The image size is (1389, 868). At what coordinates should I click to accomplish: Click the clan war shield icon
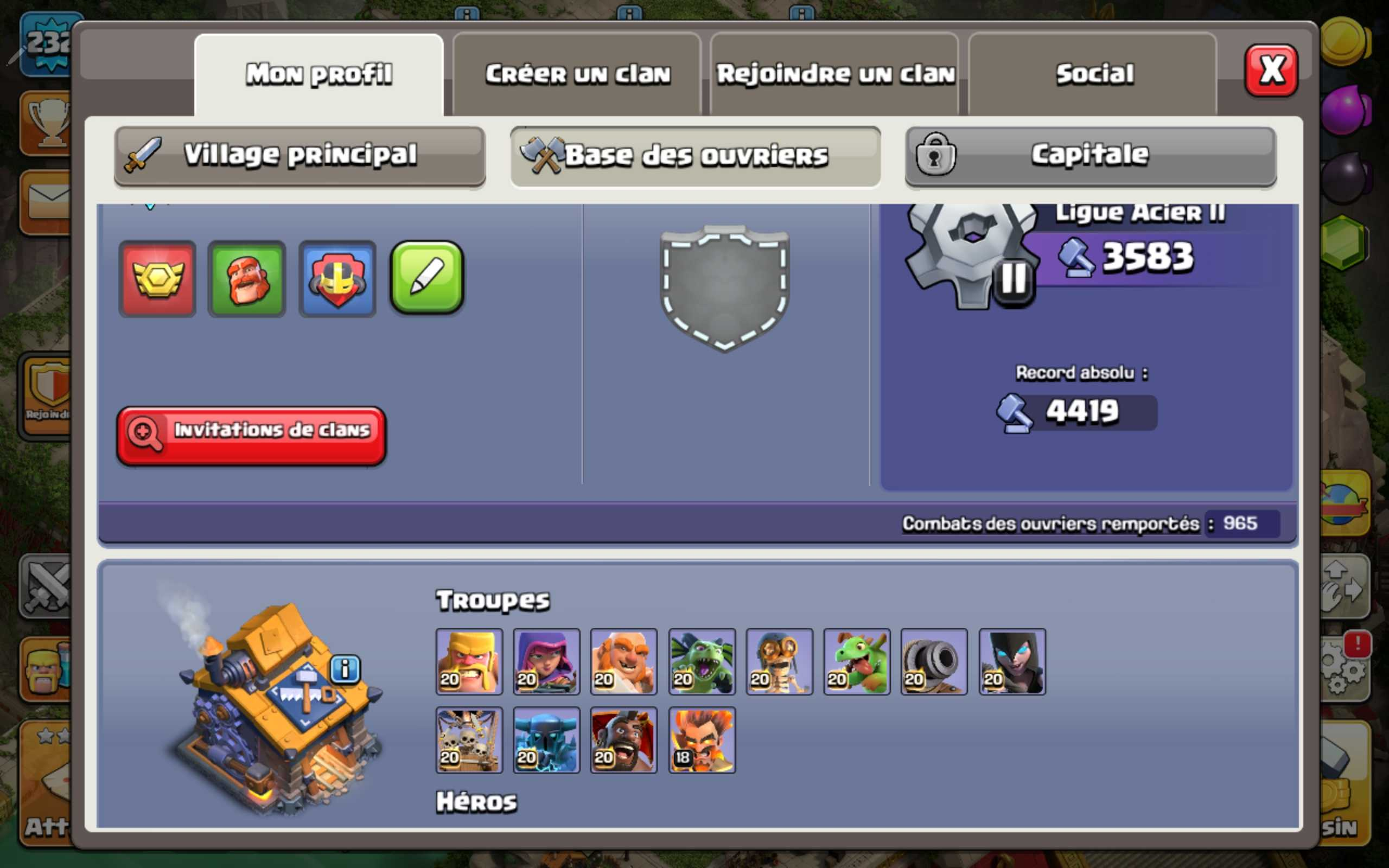click(x=337, y=278)
